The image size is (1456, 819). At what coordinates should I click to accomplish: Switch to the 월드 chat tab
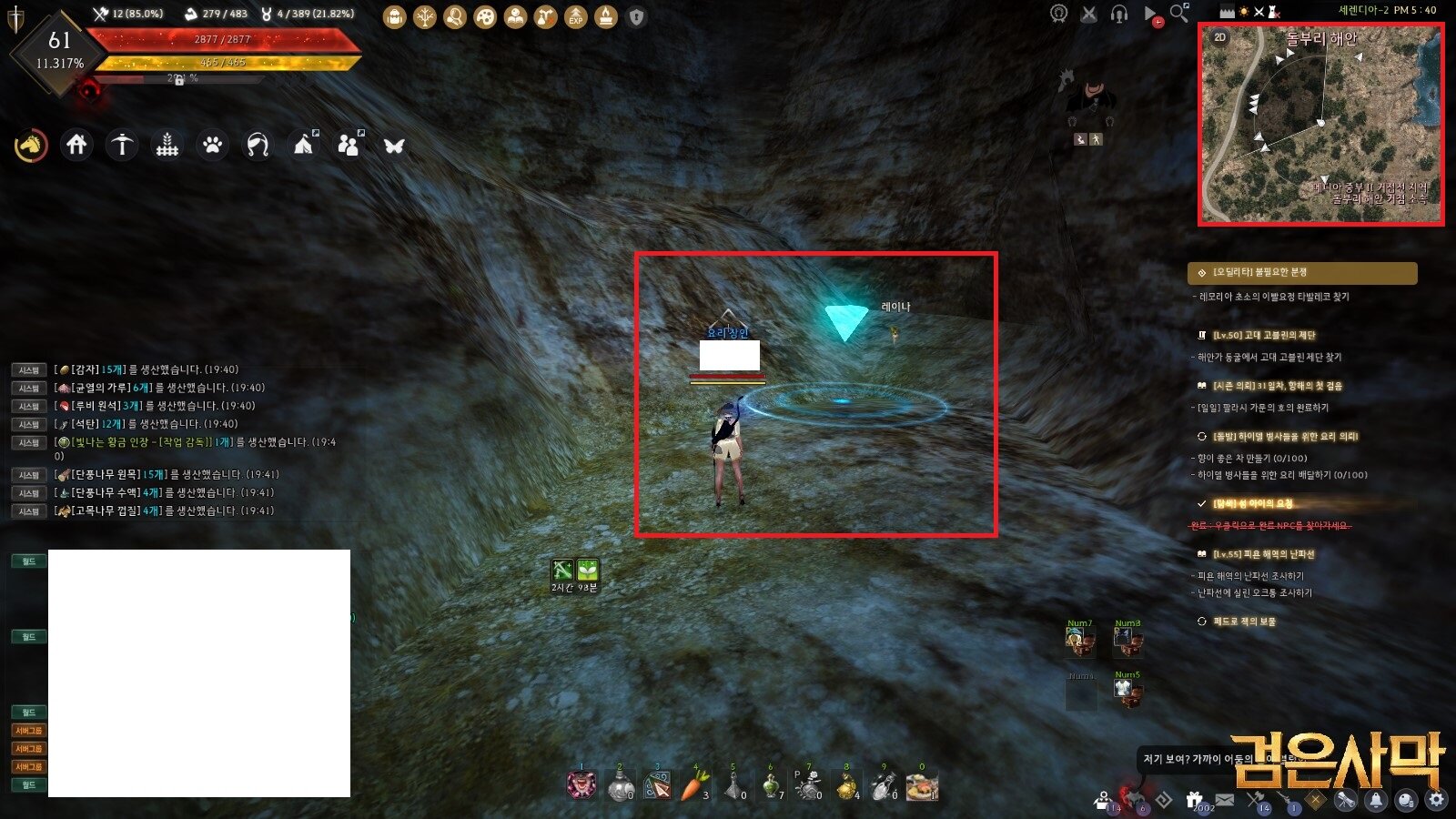point(28,561)
